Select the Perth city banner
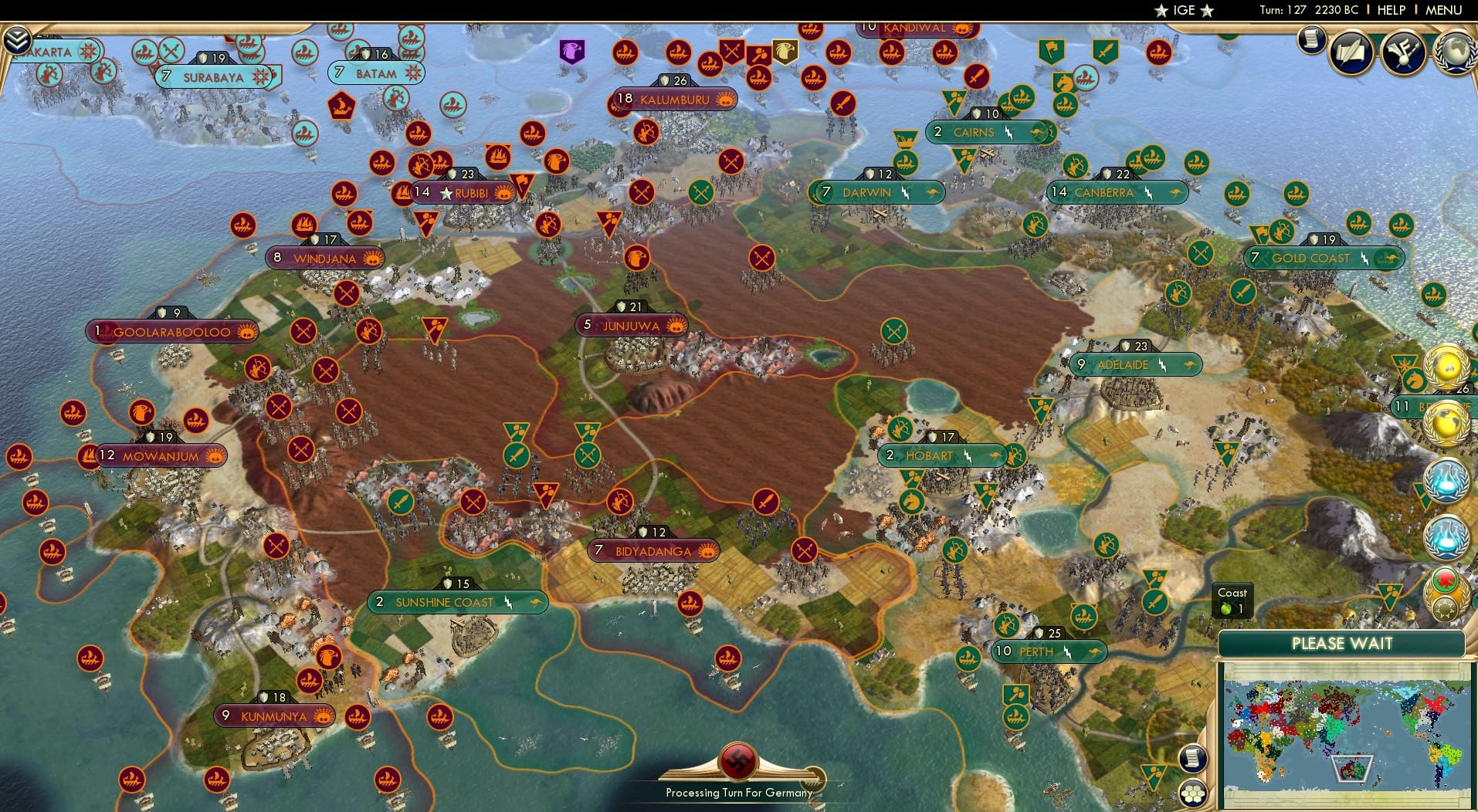The image size is (1478, 812). coord(1048,652)
